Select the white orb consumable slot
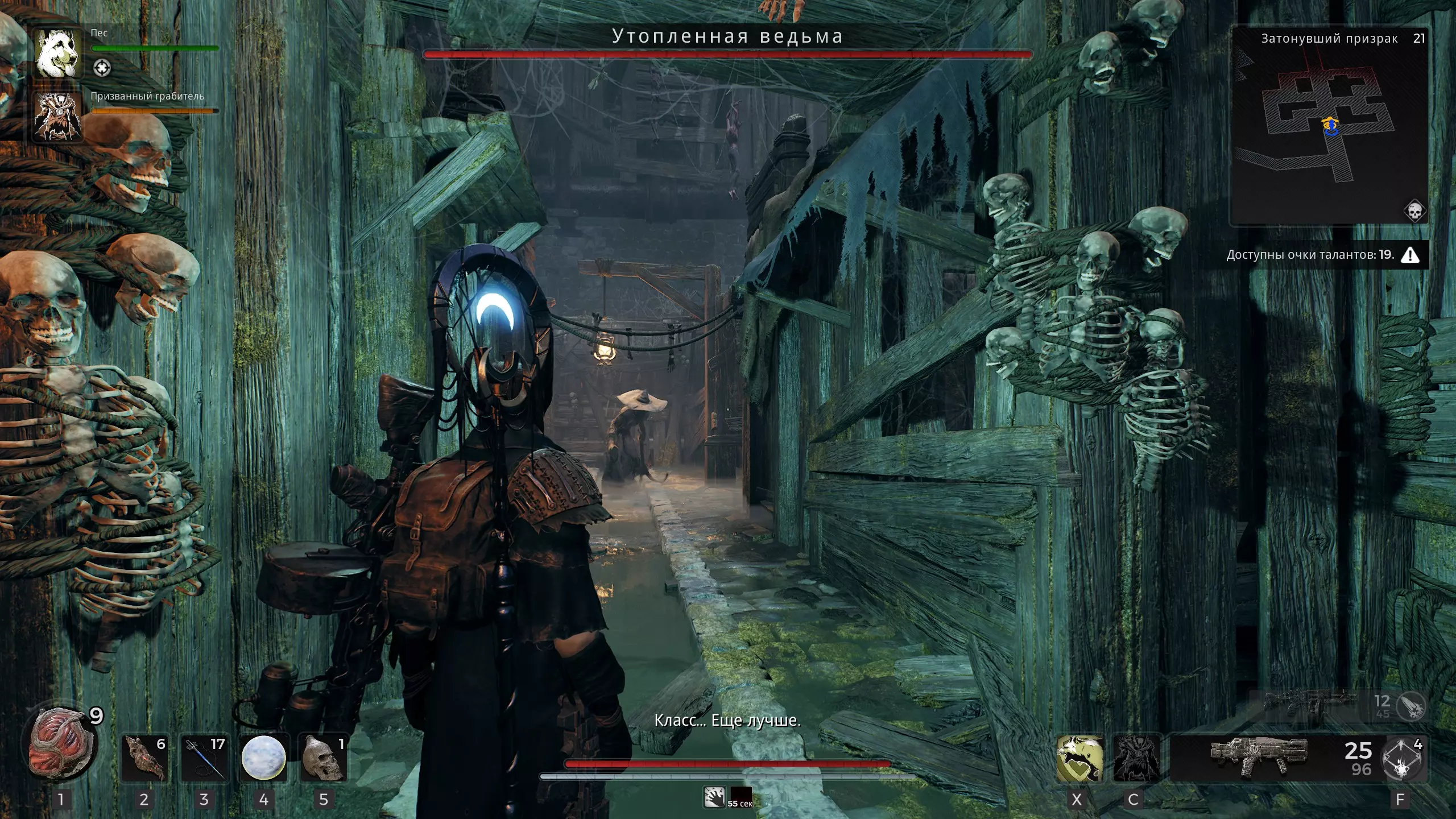 pos(263,758)
